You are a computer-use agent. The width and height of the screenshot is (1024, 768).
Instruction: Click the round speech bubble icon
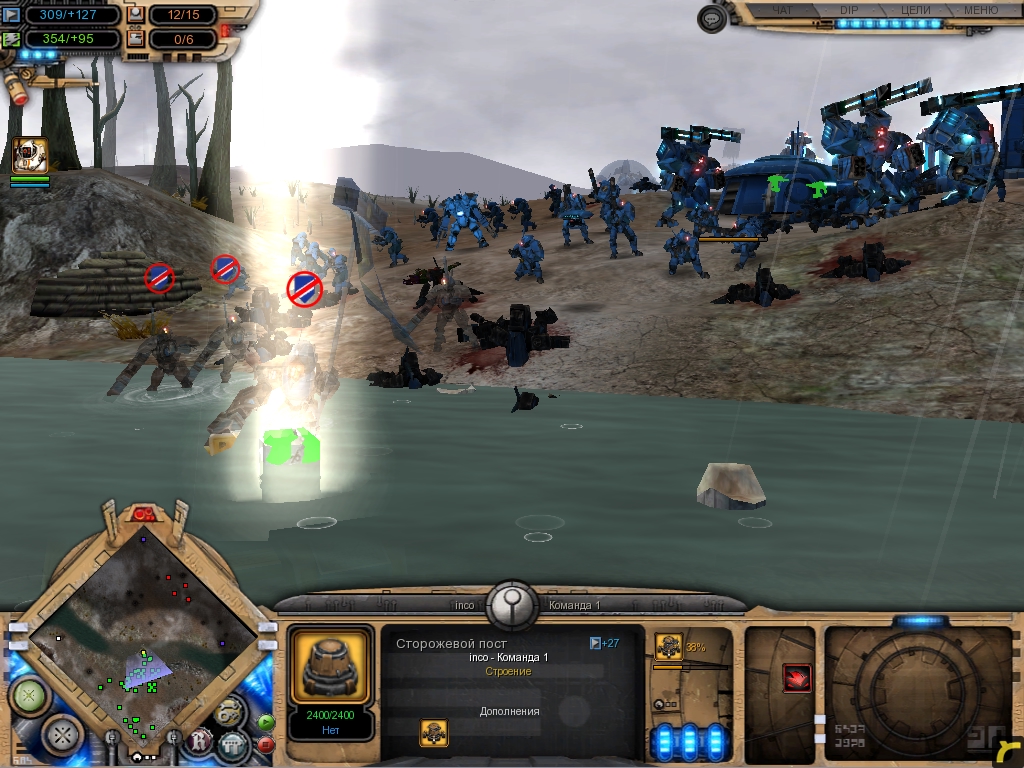coord(711,19)
